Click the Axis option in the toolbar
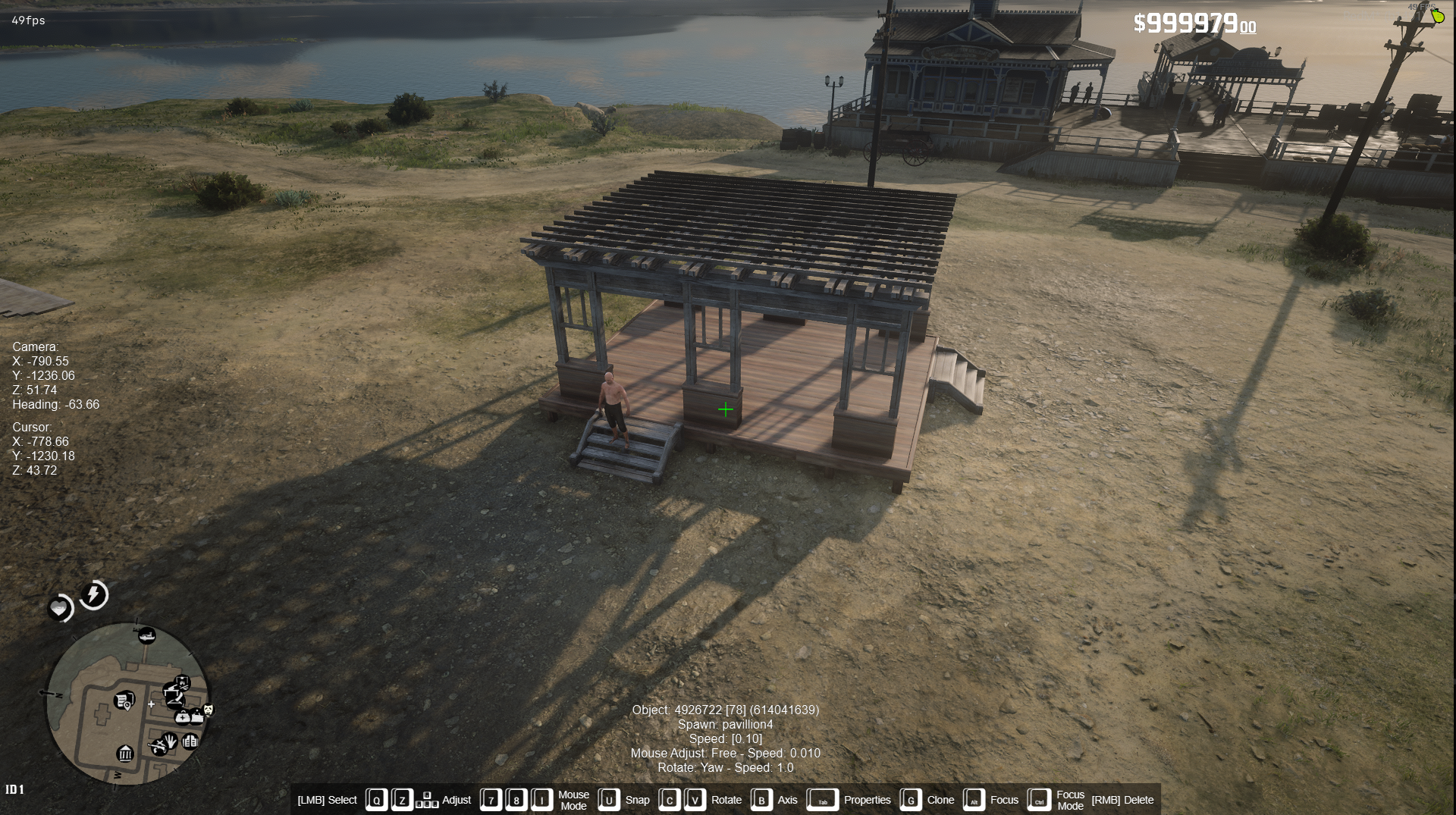This screenshot has width=1456, height=815. click(x=787, y=800)
